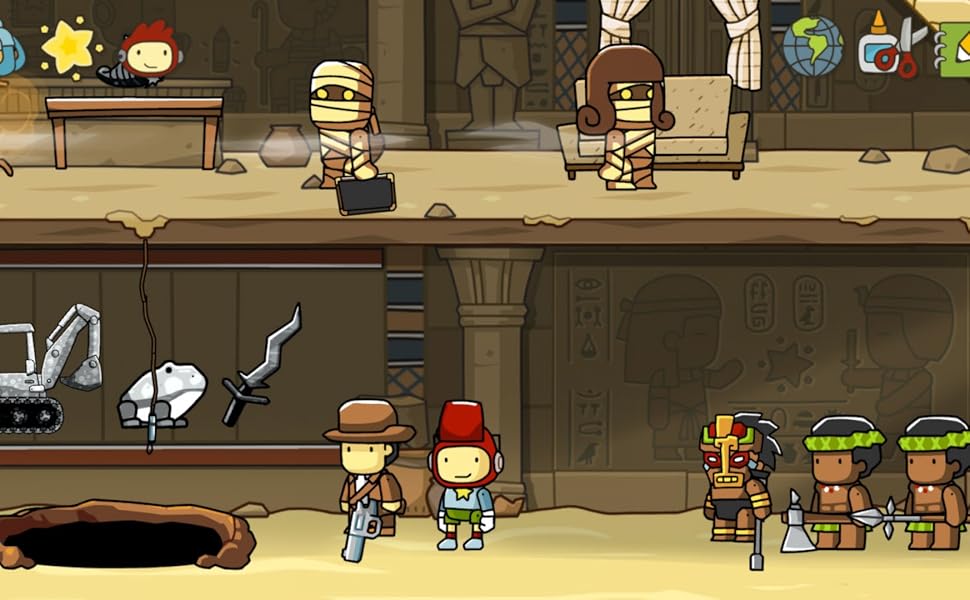The width and height of the screenshot is (970, 600).
Task: Open the world map globe
Action: [x=812, y=46]
